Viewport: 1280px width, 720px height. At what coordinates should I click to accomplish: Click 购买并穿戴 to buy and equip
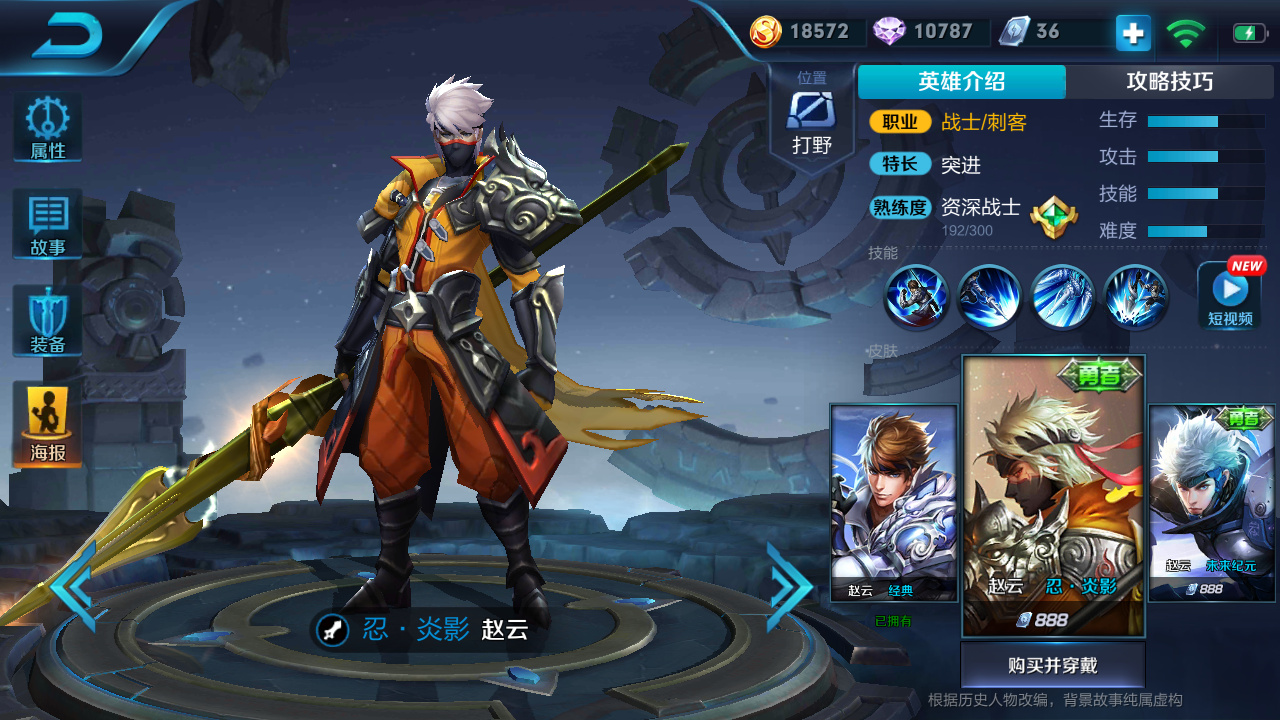[1052, 666]
